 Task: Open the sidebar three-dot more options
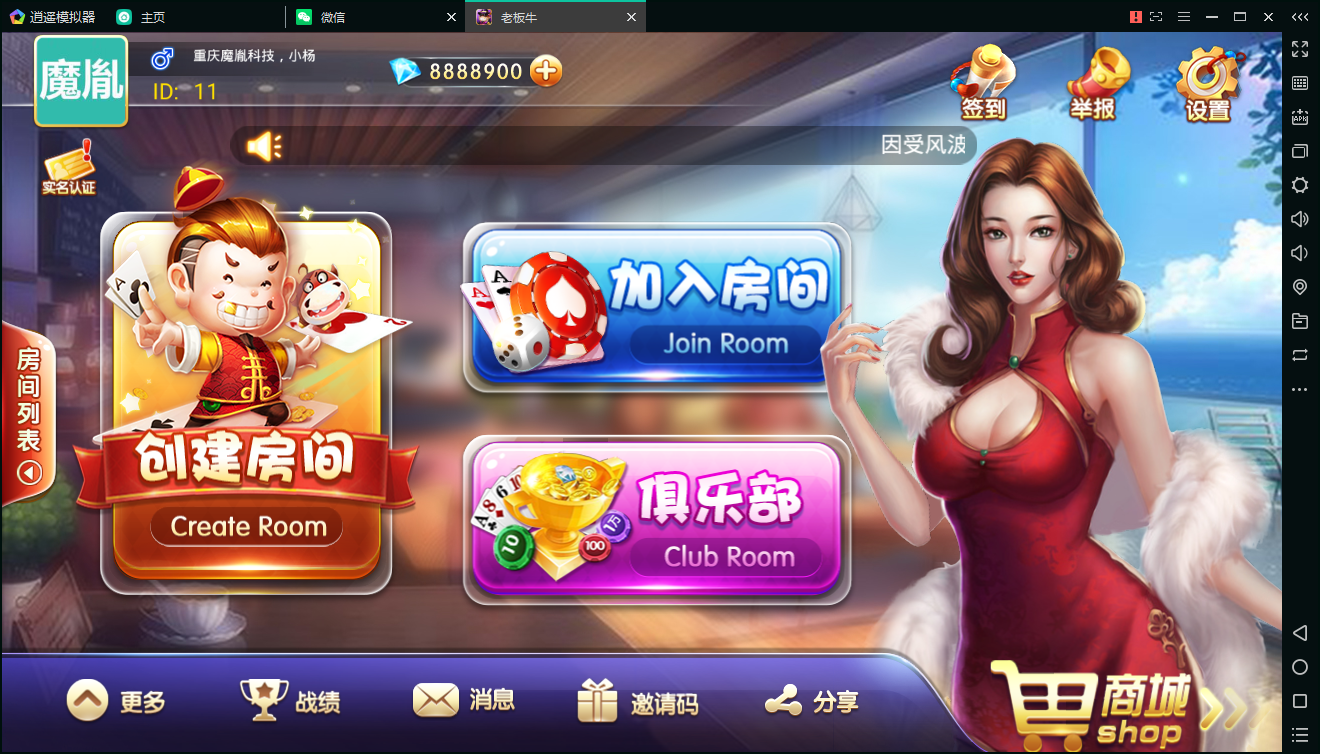click(1299, 389)
